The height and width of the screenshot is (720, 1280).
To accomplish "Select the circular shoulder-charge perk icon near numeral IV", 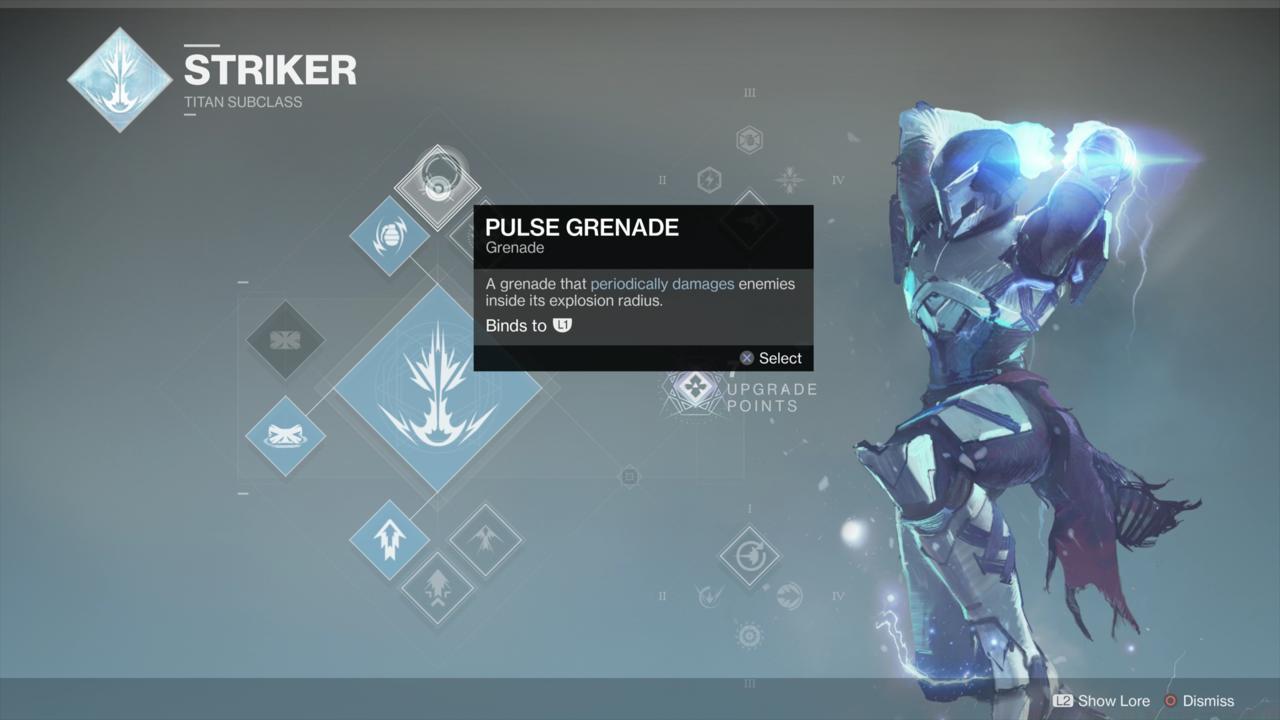I will click(788, 595).
